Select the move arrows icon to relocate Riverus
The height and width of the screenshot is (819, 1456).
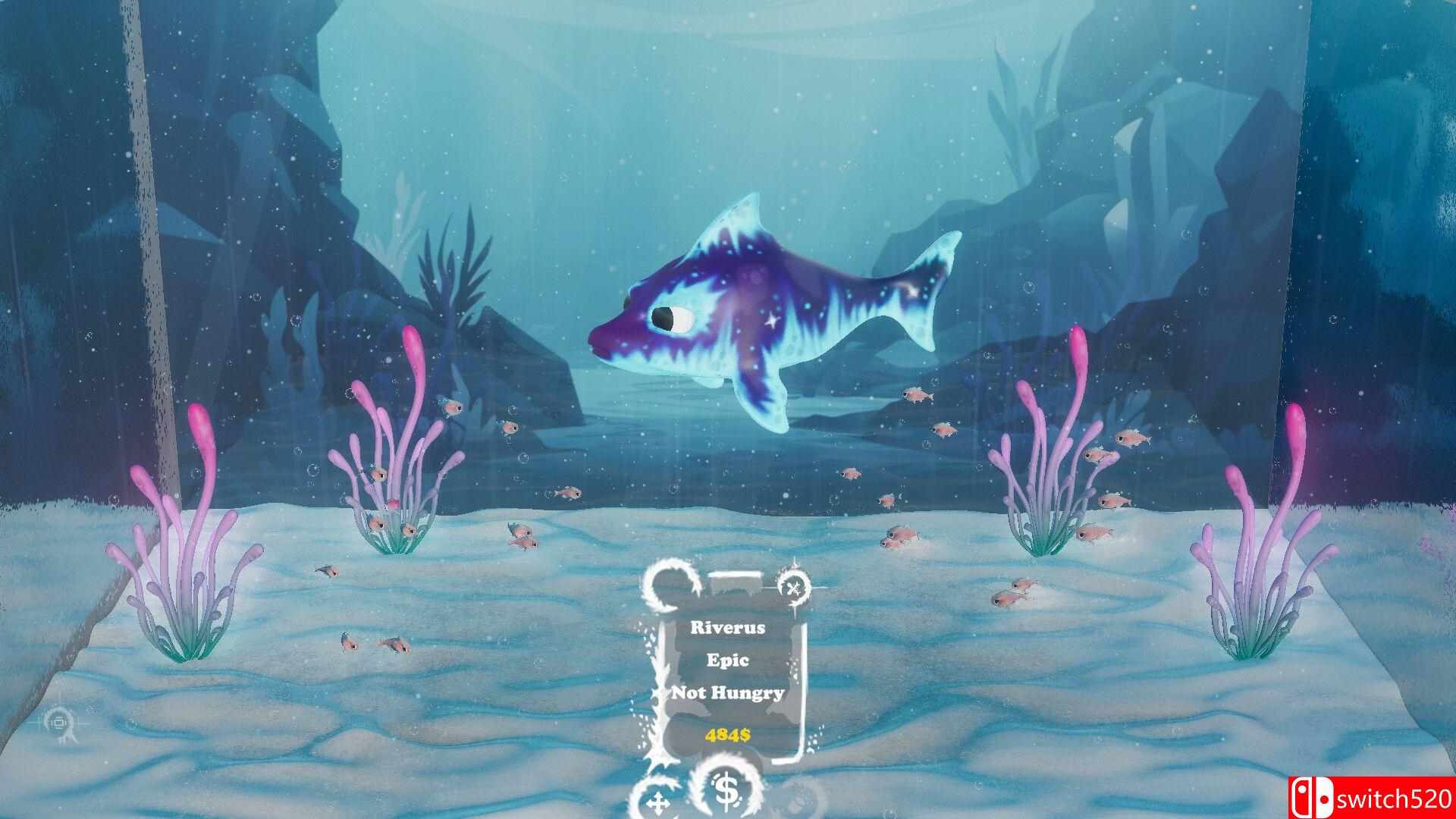point(658,802)
